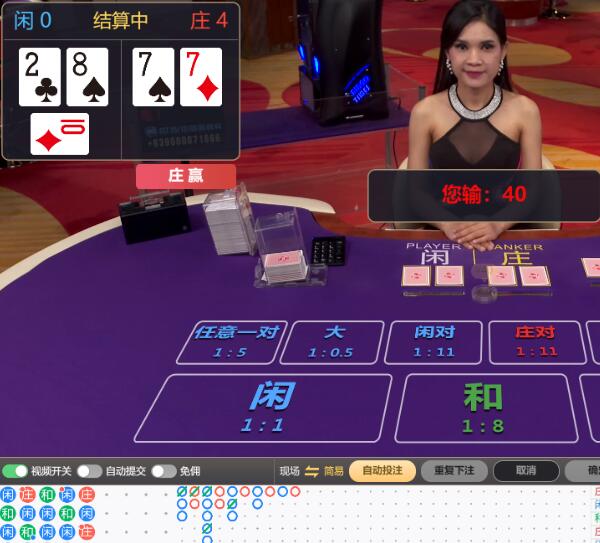Screen dimensions: 600x543
Task: Click 重复下注 to repeat the bet
Action: [x=454, y=471]
